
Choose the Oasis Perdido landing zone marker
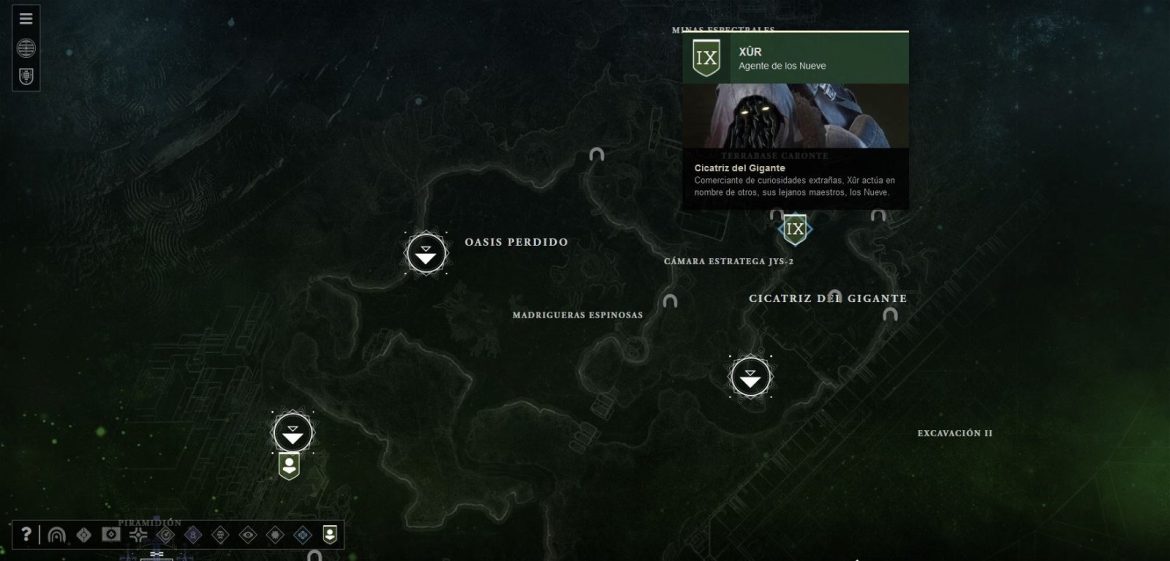pos(427,254)
